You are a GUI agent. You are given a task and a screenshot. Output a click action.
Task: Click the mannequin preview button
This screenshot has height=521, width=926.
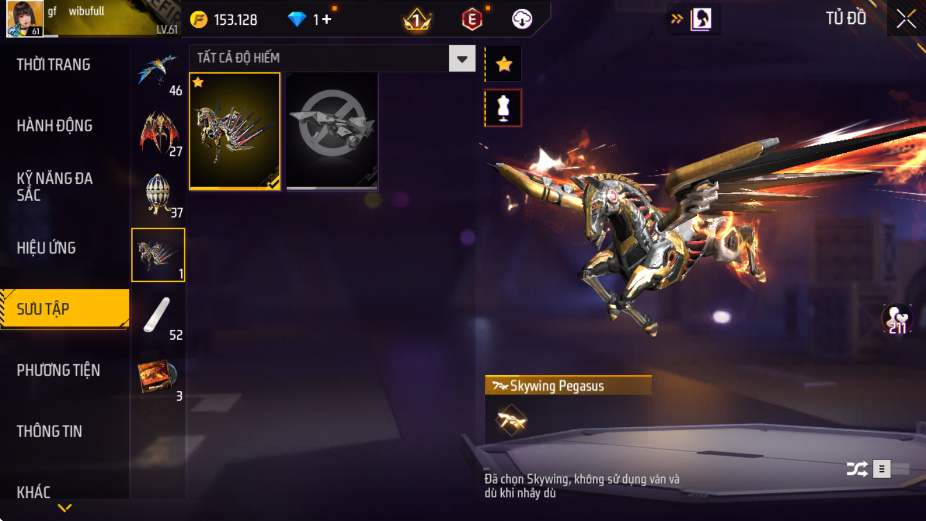503,108
